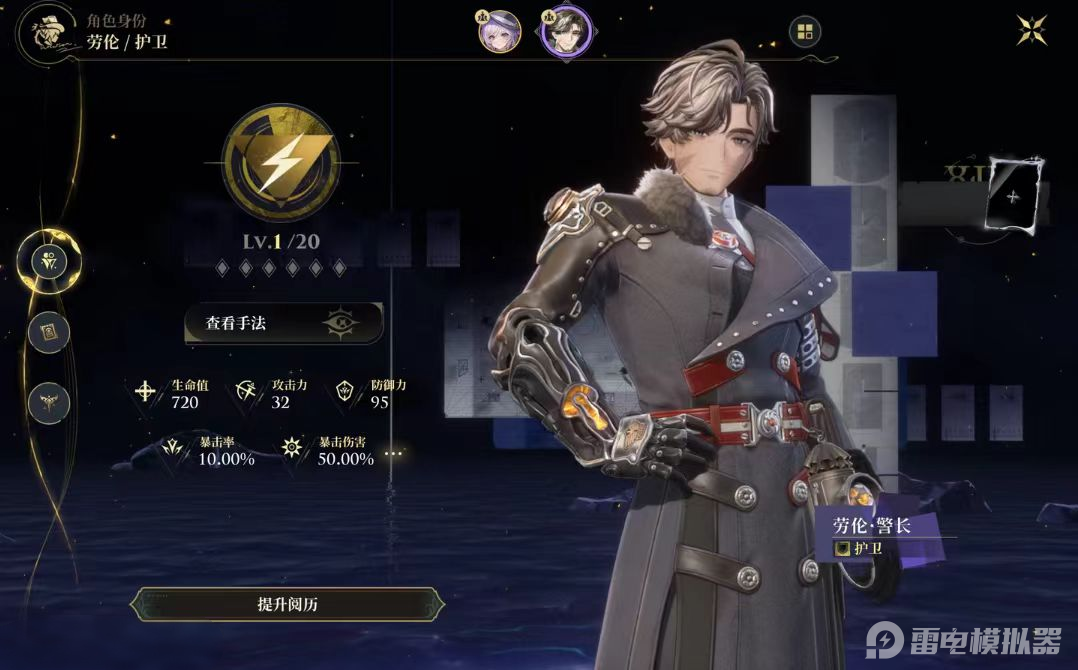1078x670 pixels.
Task: Open the four-square grid view icon
Action: click(804, 31)
